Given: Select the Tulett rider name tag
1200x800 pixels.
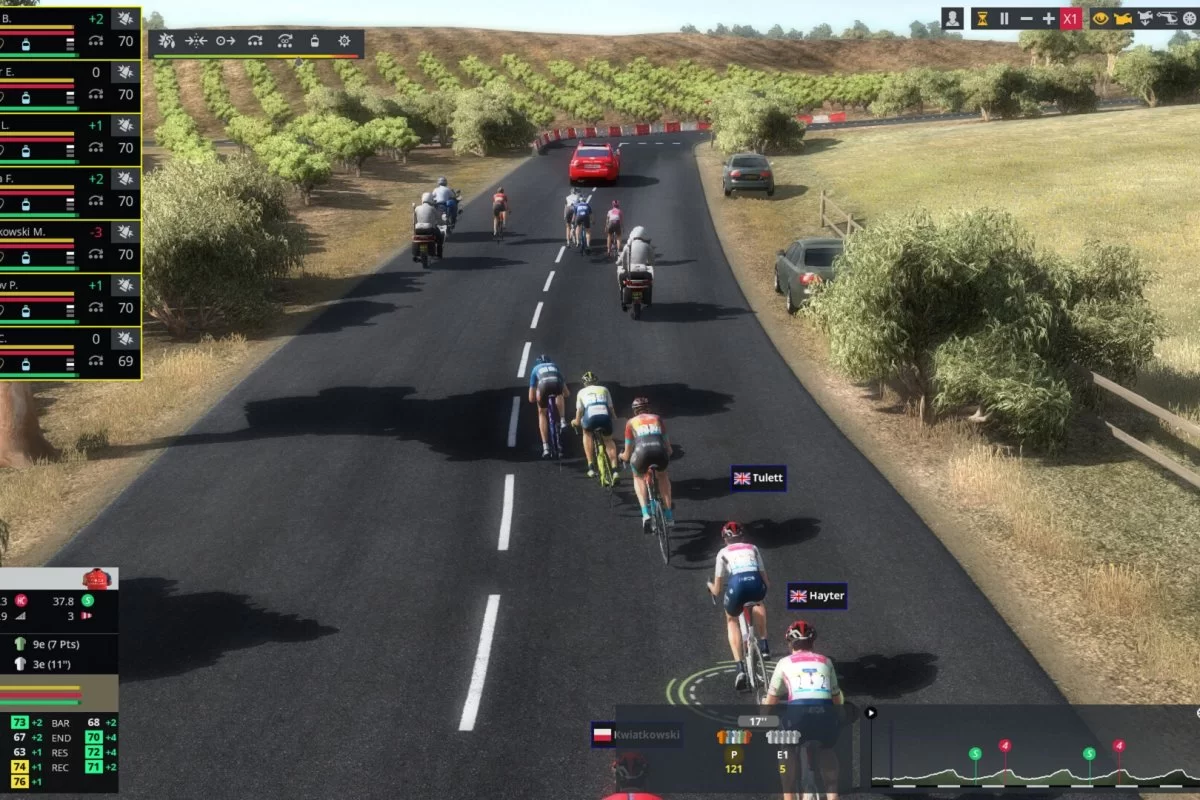Looking at the screenshot, I should (759, 479).
